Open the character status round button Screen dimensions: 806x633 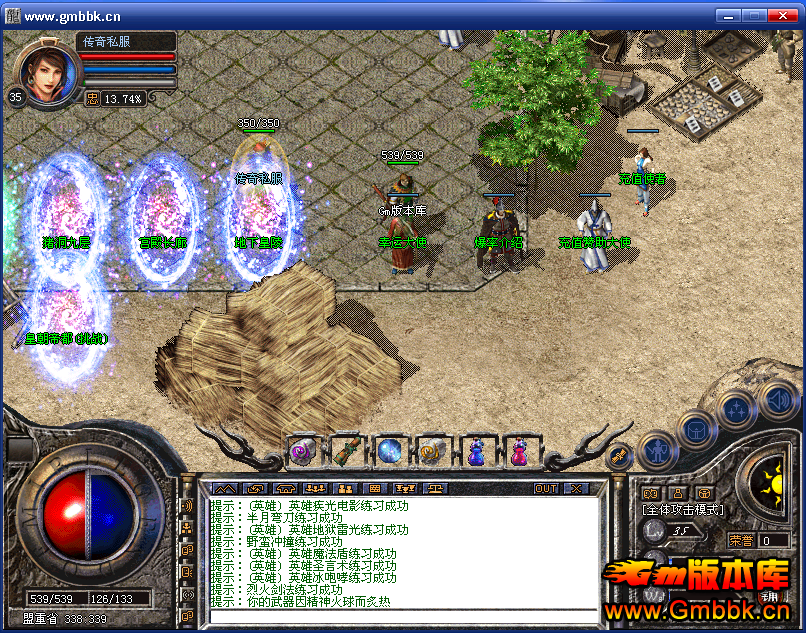coord(656,451)
